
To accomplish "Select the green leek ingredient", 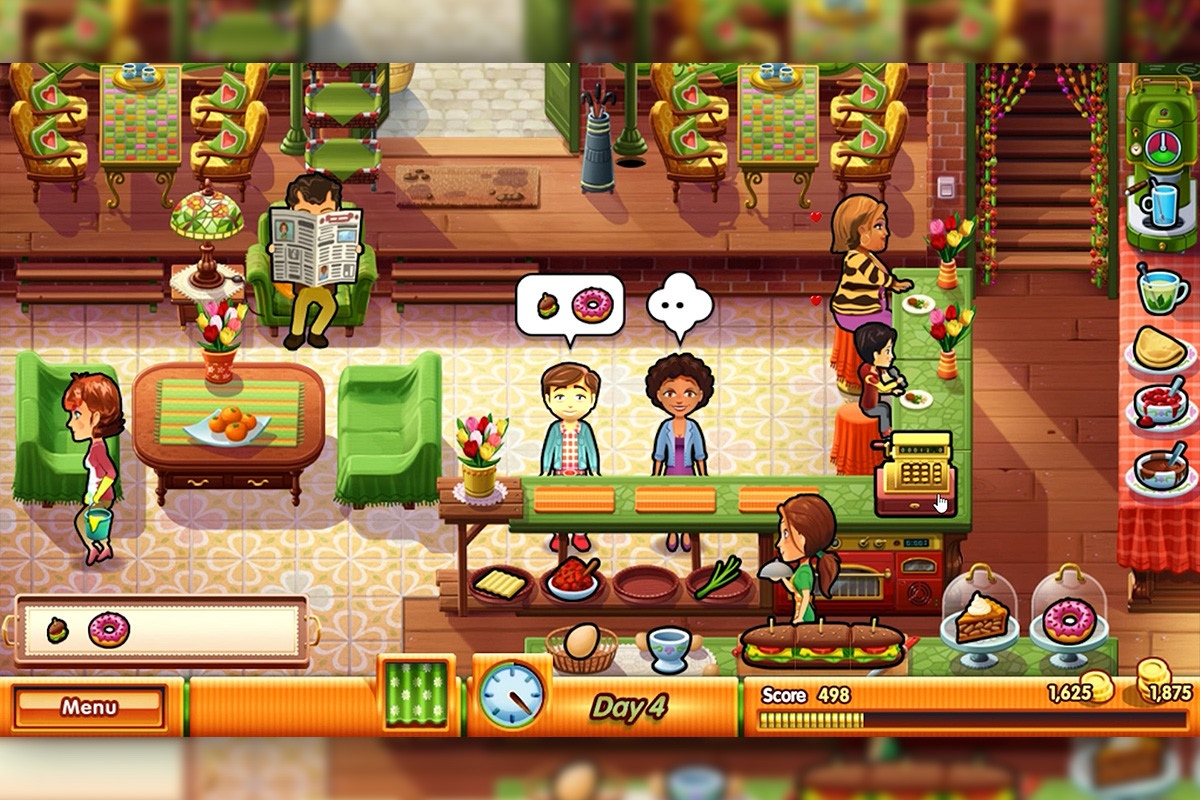I will coord(717,578).
